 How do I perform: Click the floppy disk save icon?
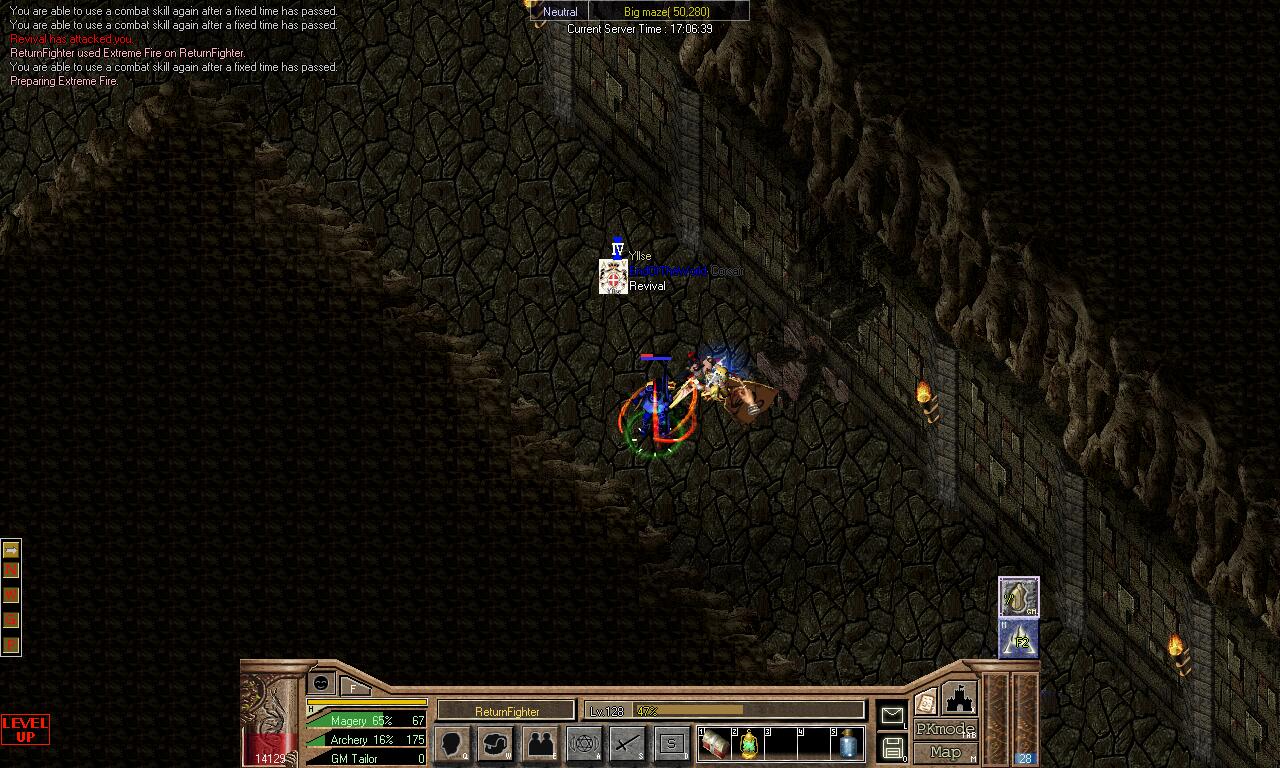coord(892,747)
